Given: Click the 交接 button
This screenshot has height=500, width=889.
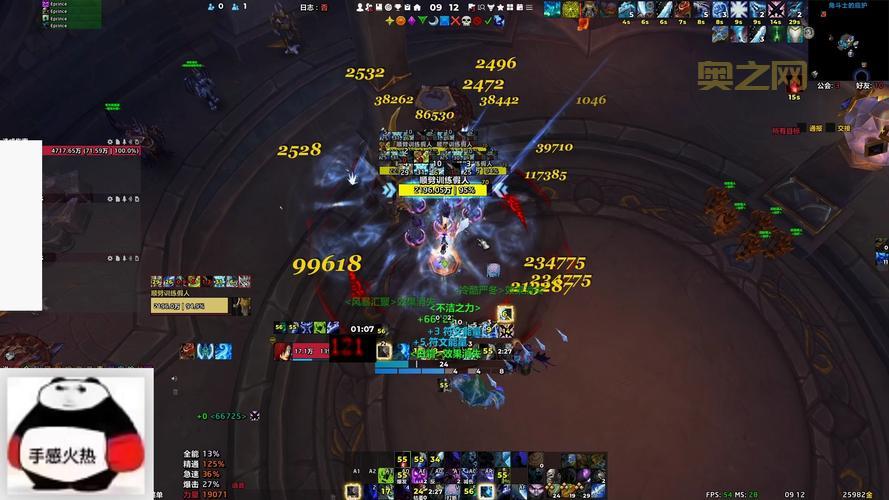Looking at the screenshot, I should (x=843, y=128).
